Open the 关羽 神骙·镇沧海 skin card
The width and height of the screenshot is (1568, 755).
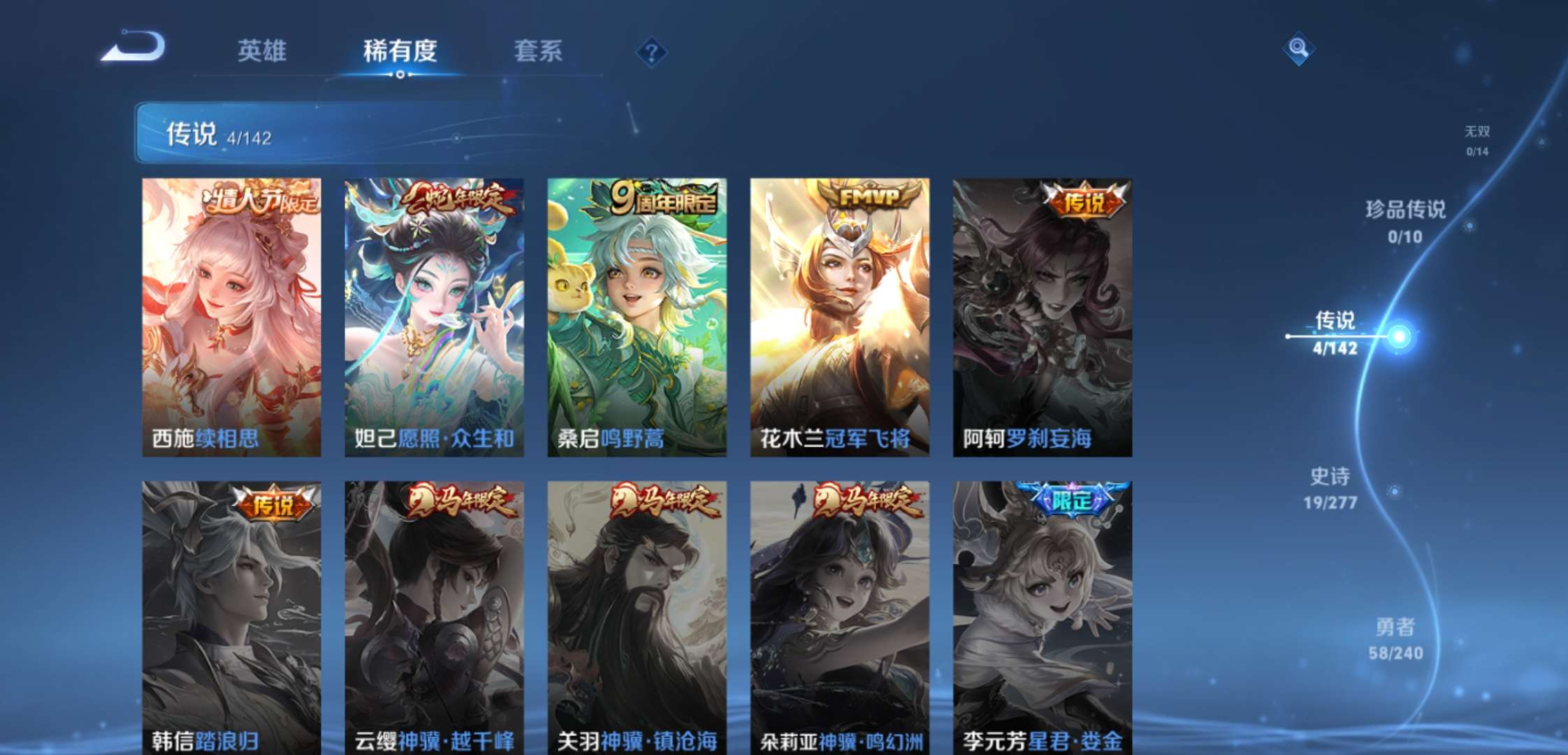[636, 615]
